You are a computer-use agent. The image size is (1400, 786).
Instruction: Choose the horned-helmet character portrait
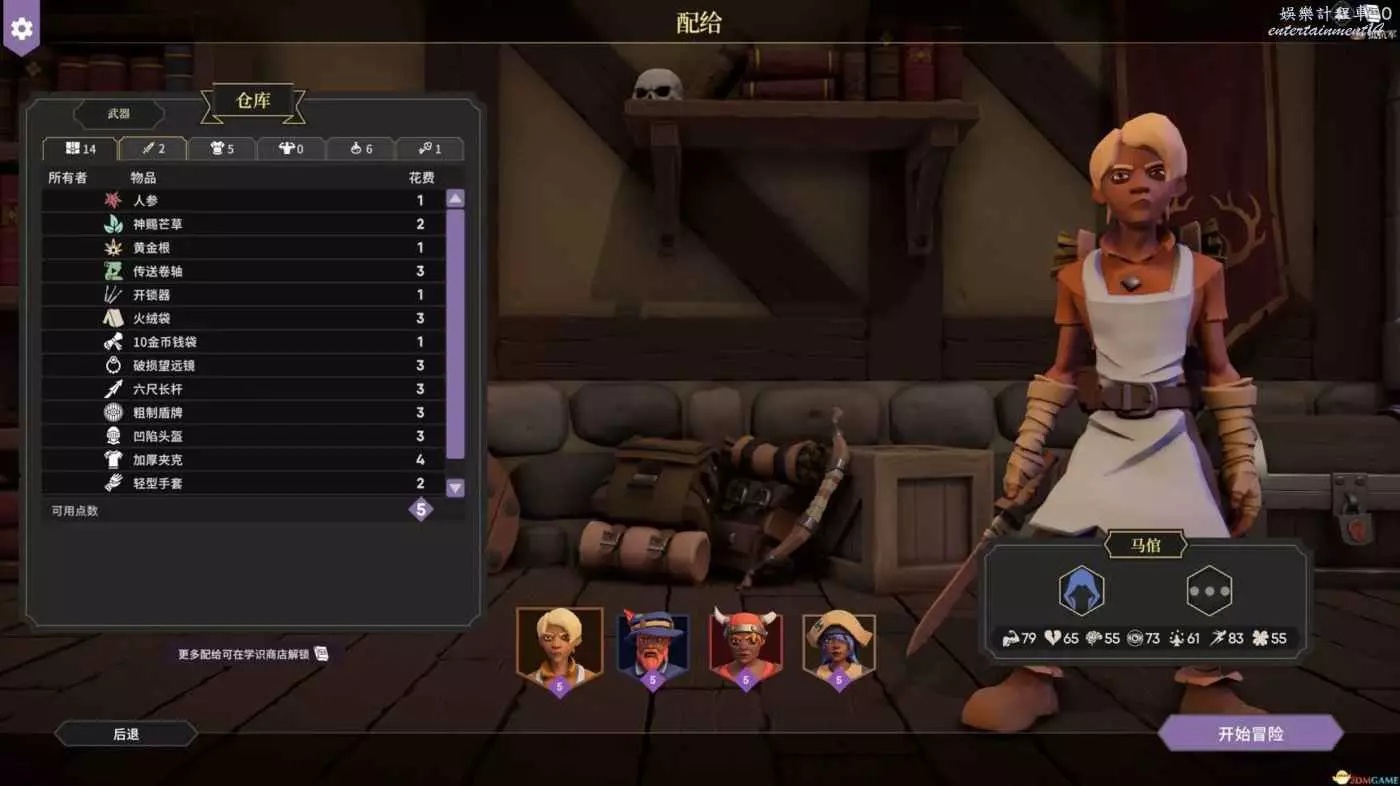point(745,644)
